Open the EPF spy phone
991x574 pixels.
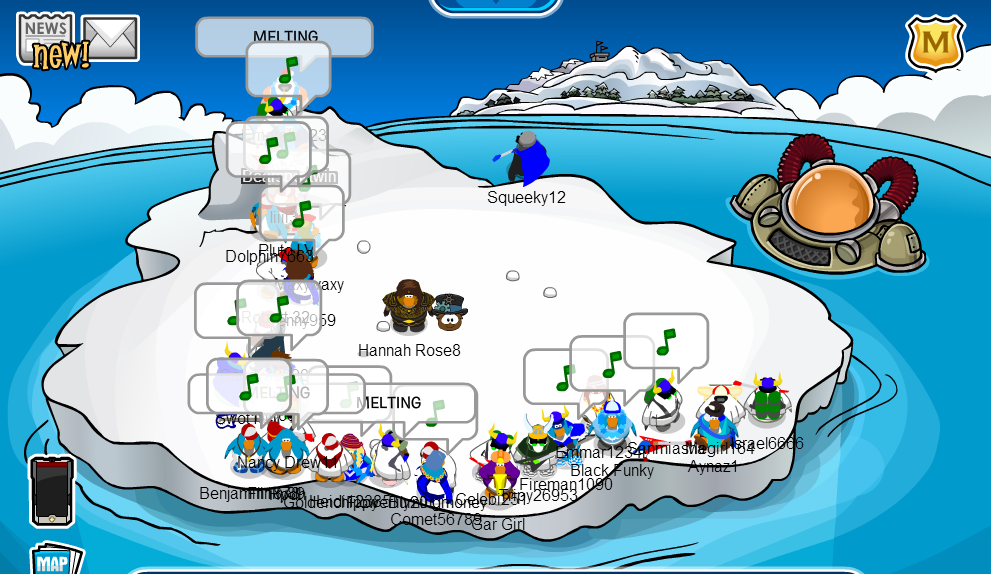pyautogui.click(x=51, y=490)
